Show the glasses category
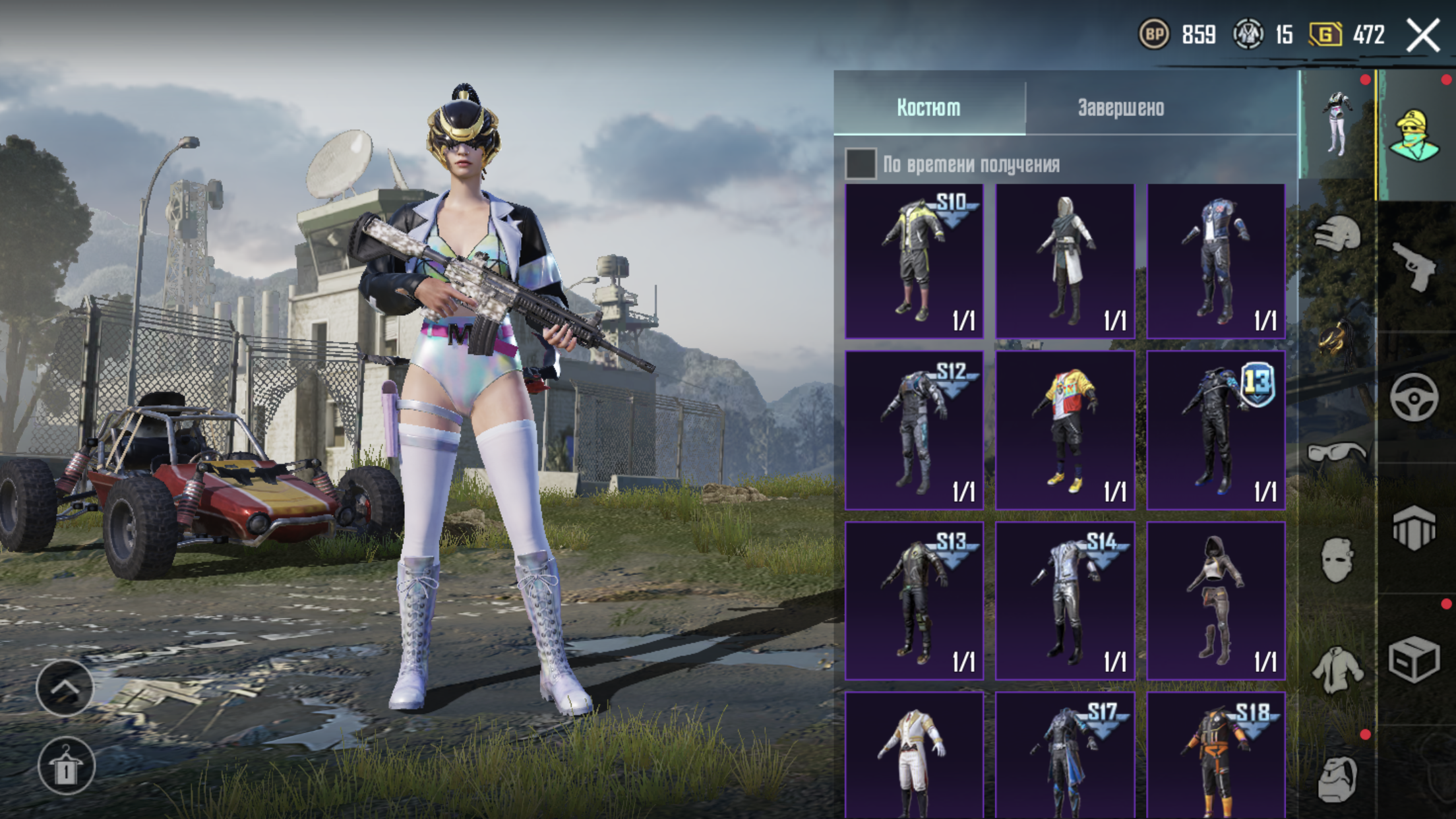 click(x=1337, y=454)
